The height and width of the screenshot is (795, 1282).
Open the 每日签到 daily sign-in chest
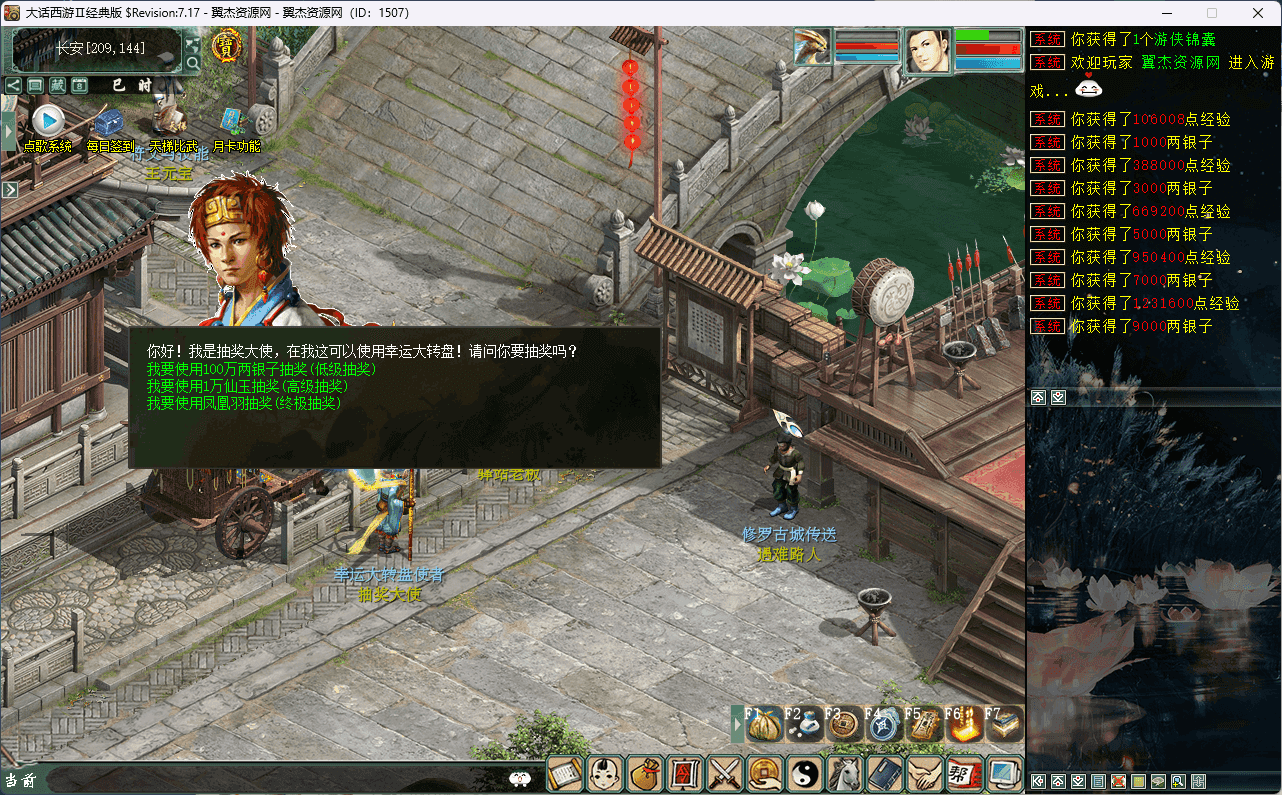click(109, 124)
